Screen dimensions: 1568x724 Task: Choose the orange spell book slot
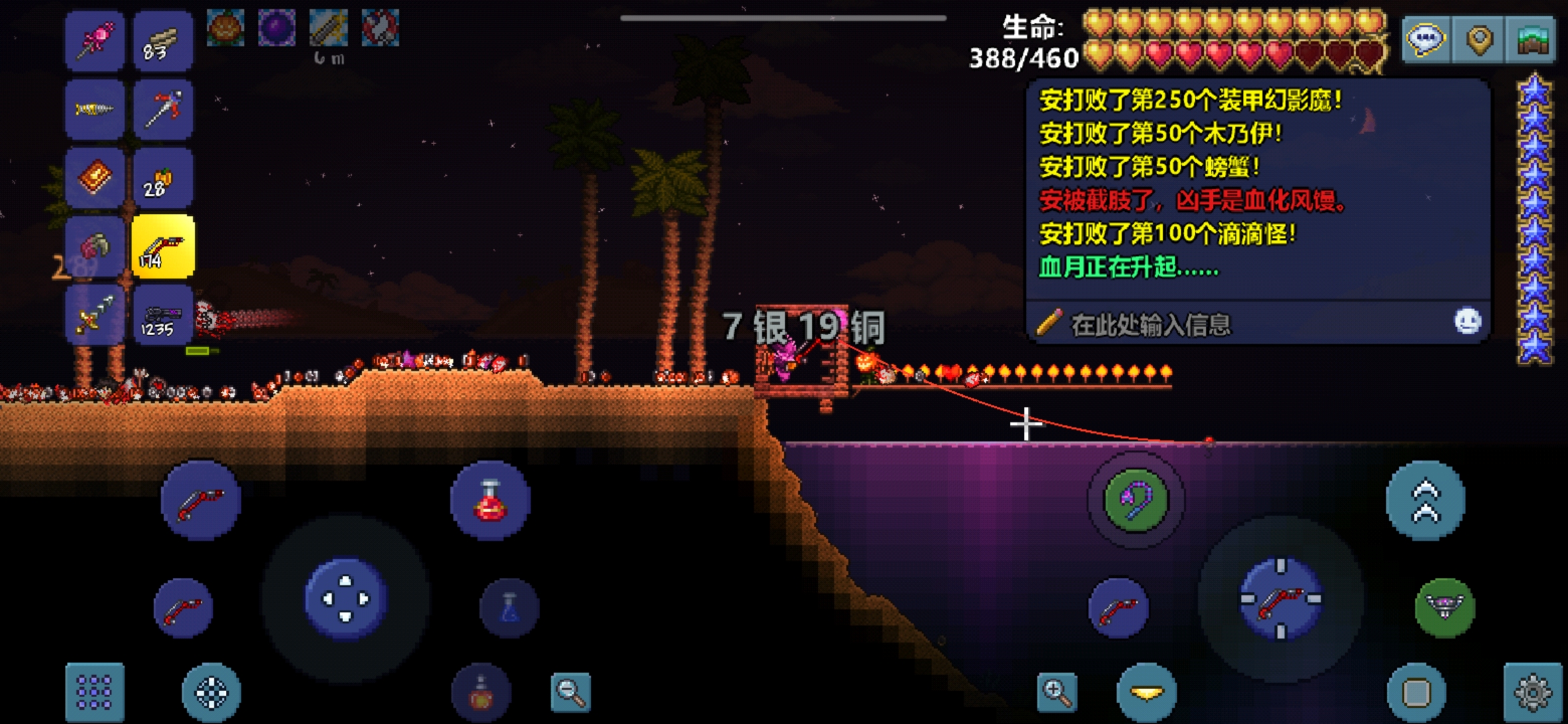(x=94, y=178)
